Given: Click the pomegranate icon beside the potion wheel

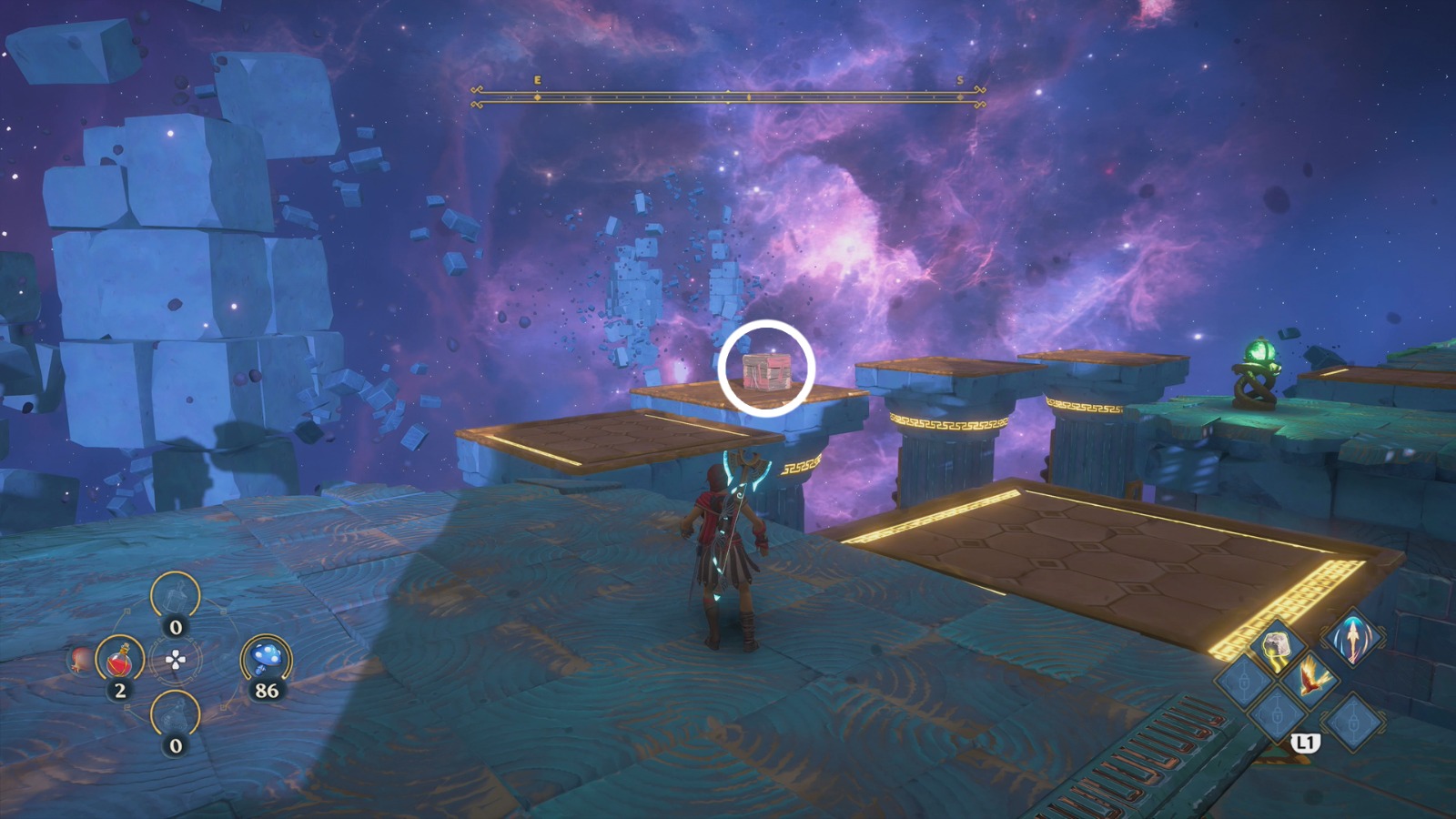Looking at the screenshot, I should [x=80, y=659].
